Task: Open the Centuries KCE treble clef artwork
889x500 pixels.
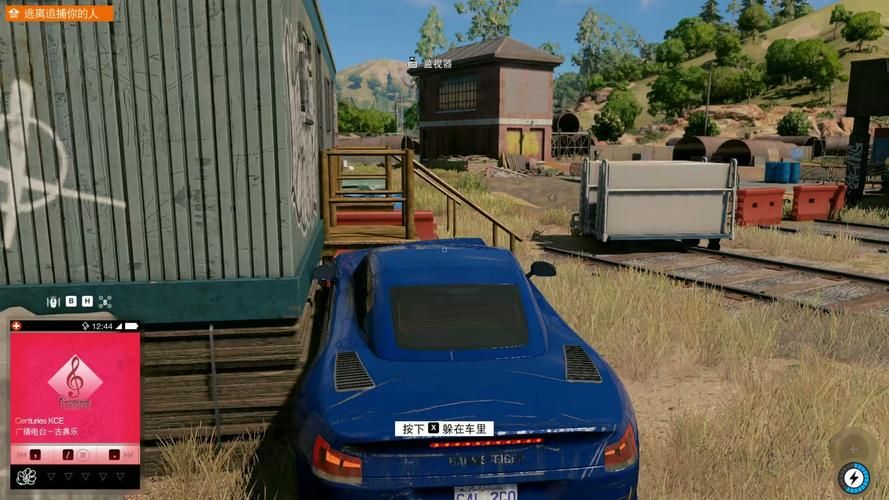Action: pyautogui.click(x=75, y=382)
